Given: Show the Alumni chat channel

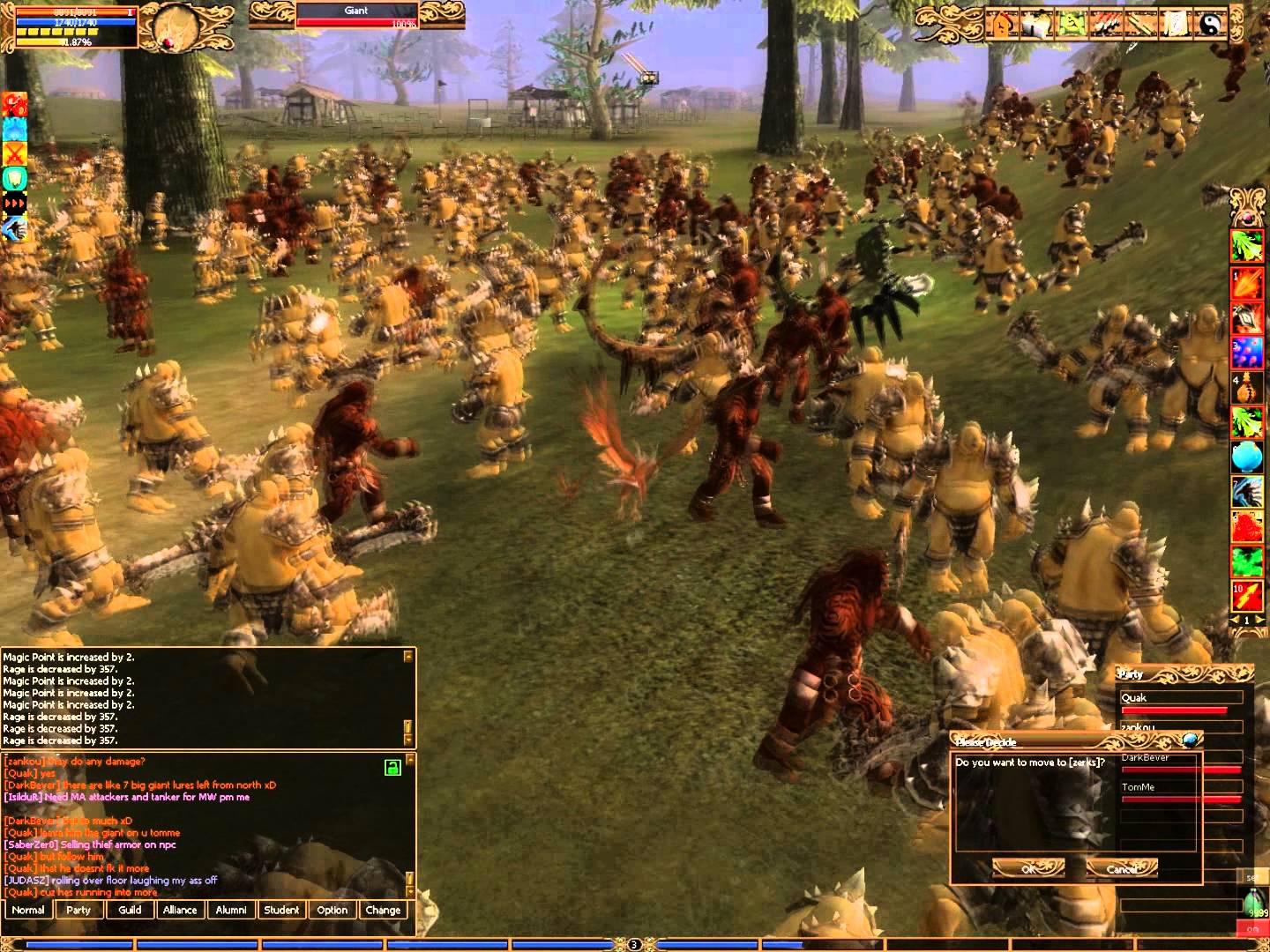Looking at the screenshot, I should coord(231,910).
